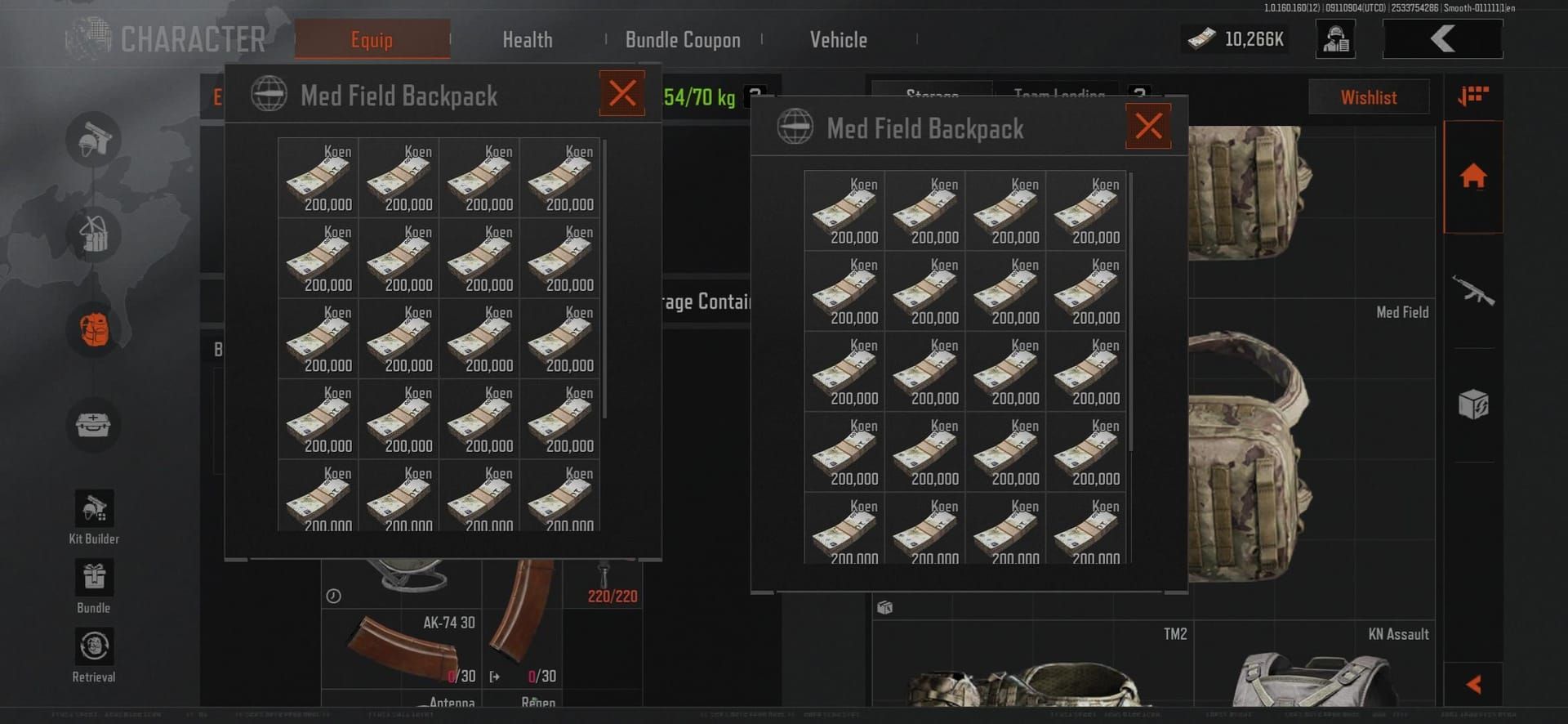Click the character loadout icon near the currency display
This screenshot has height=724, width=1568.
1334,38
